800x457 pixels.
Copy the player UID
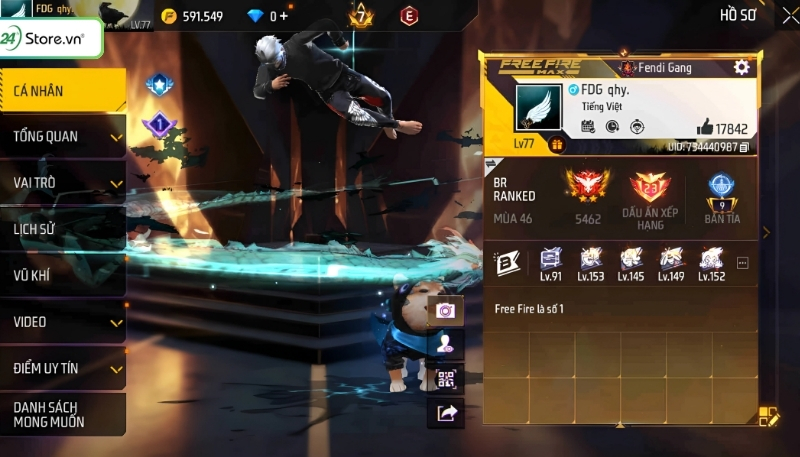[x=745, y=147]
